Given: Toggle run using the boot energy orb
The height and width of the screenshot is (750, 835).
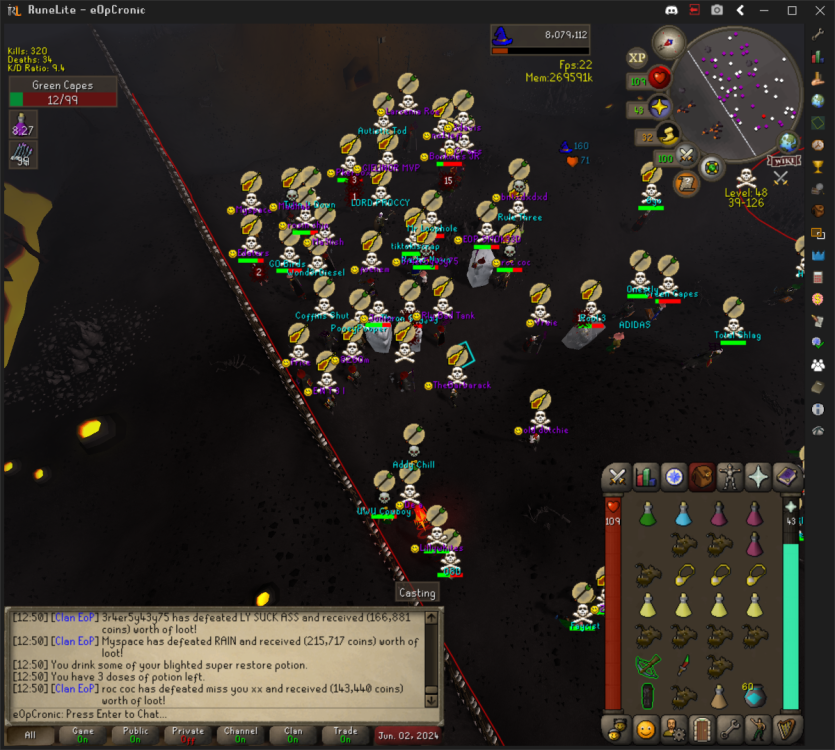Looking at the screenshot, I should pyautogui.click(x=668, y=134).
